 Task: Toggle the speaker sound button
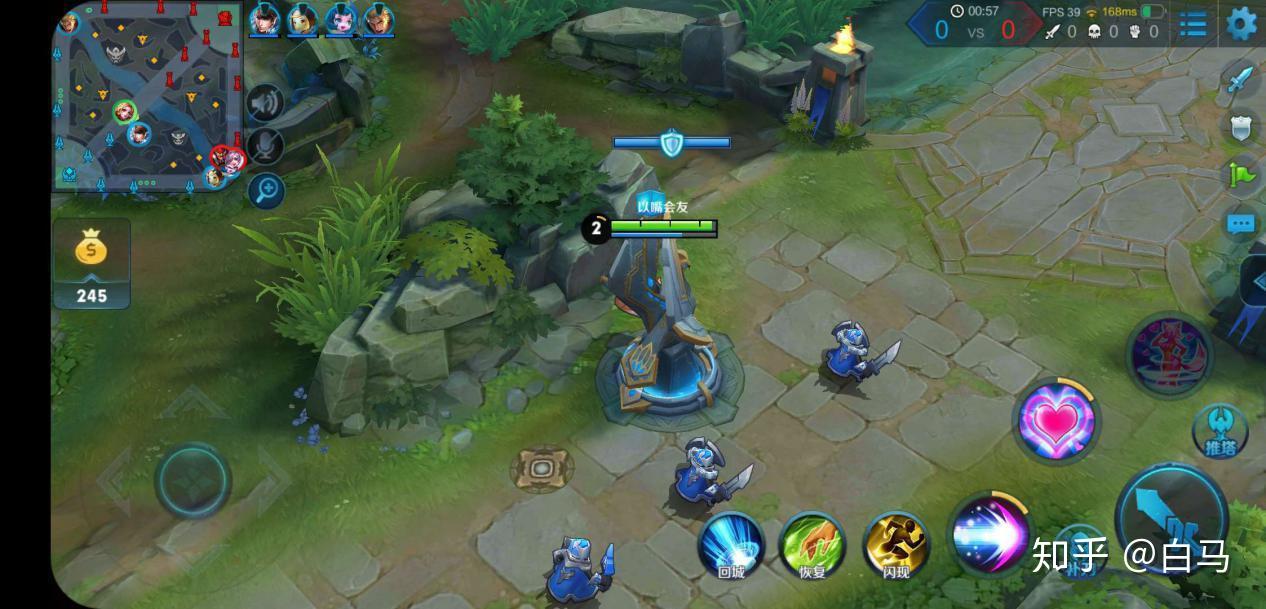(265, 103)
